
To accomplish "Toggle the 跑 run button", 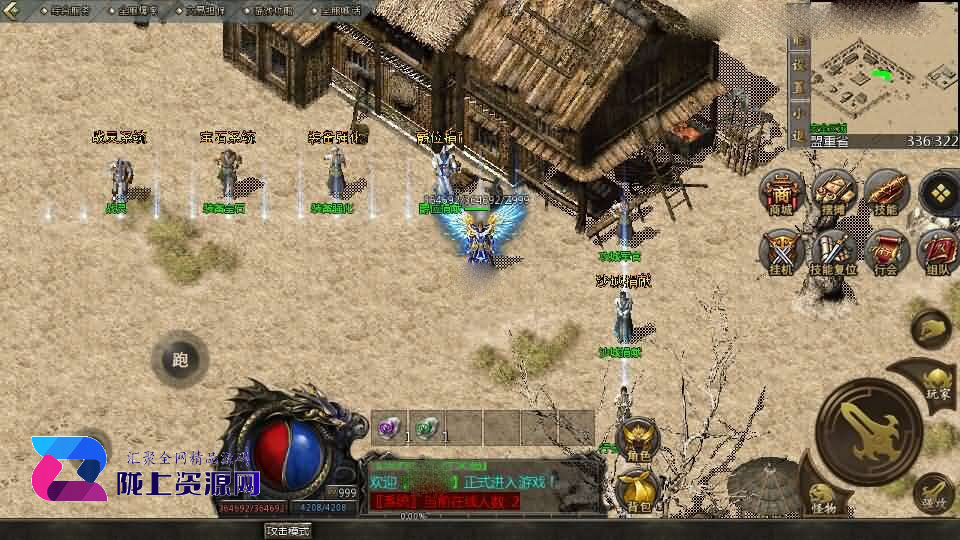I will tap(180, 359).
